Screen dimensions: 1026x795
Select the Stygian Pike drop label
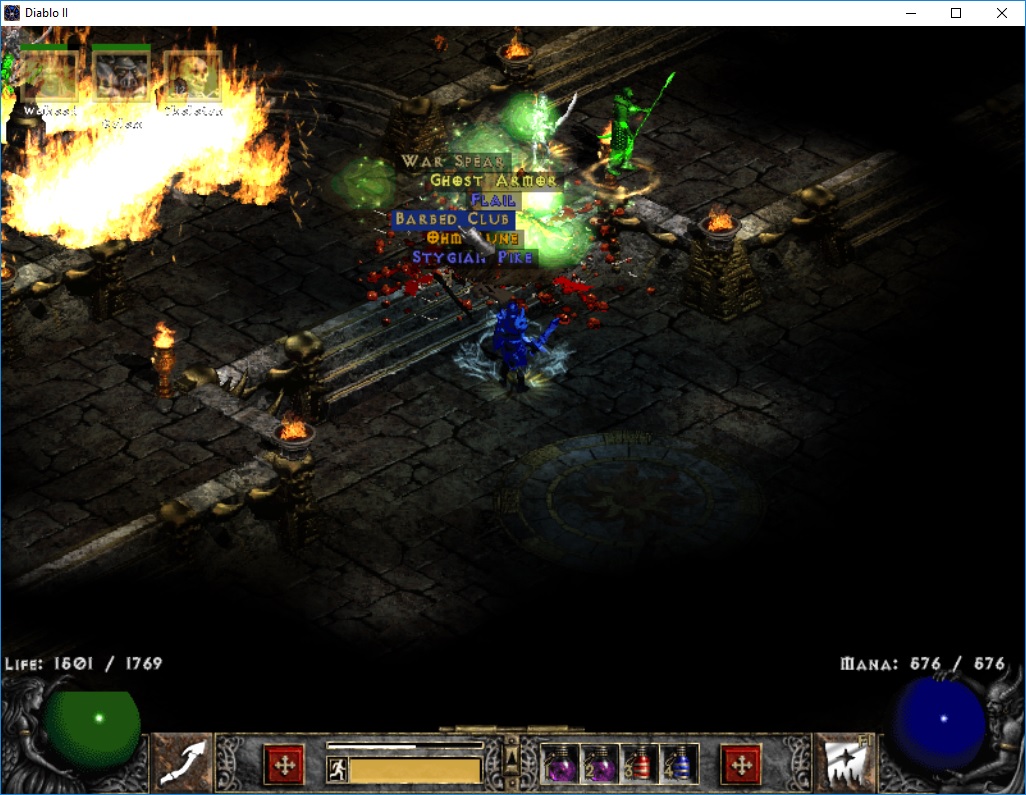click(474, 258)
